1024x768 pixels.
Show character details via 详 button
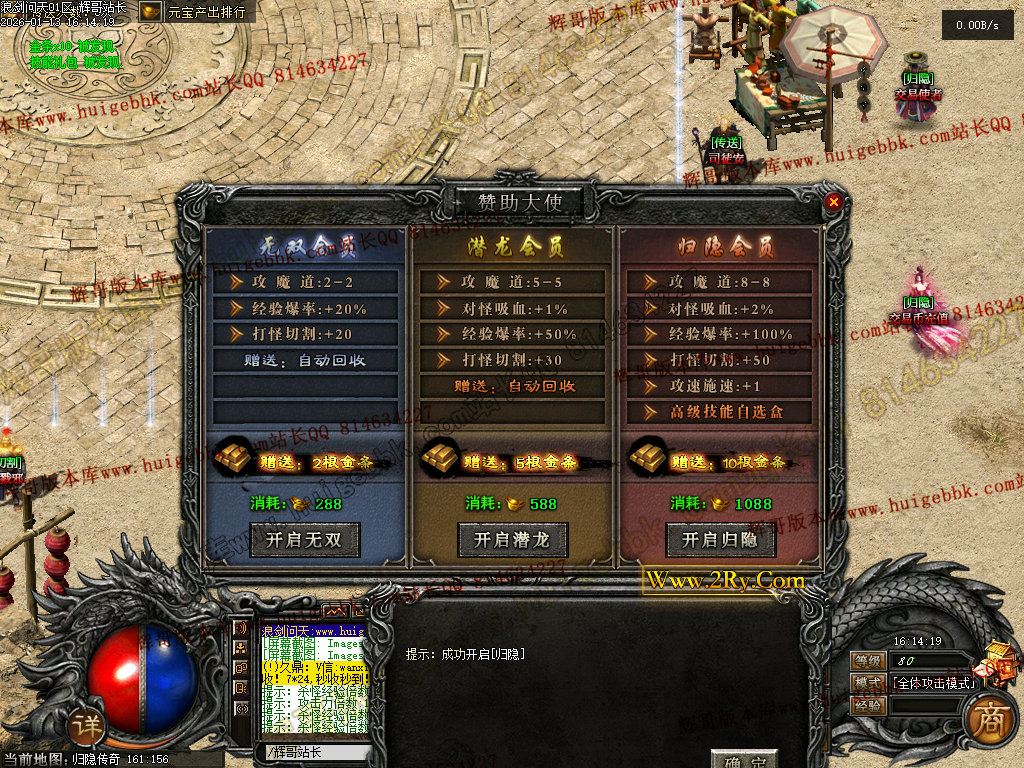pyautogui.click(x=87, y=727)
